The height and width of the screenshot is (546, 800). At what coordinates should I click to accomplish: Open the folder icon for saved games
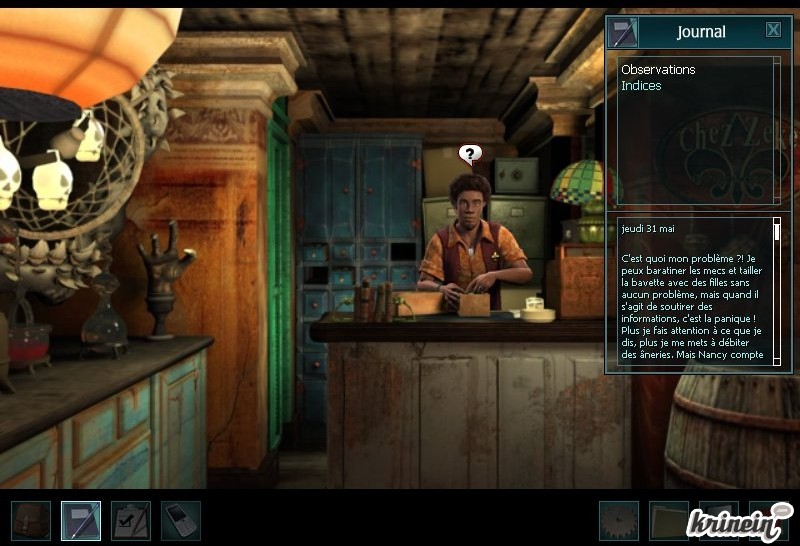669,521
